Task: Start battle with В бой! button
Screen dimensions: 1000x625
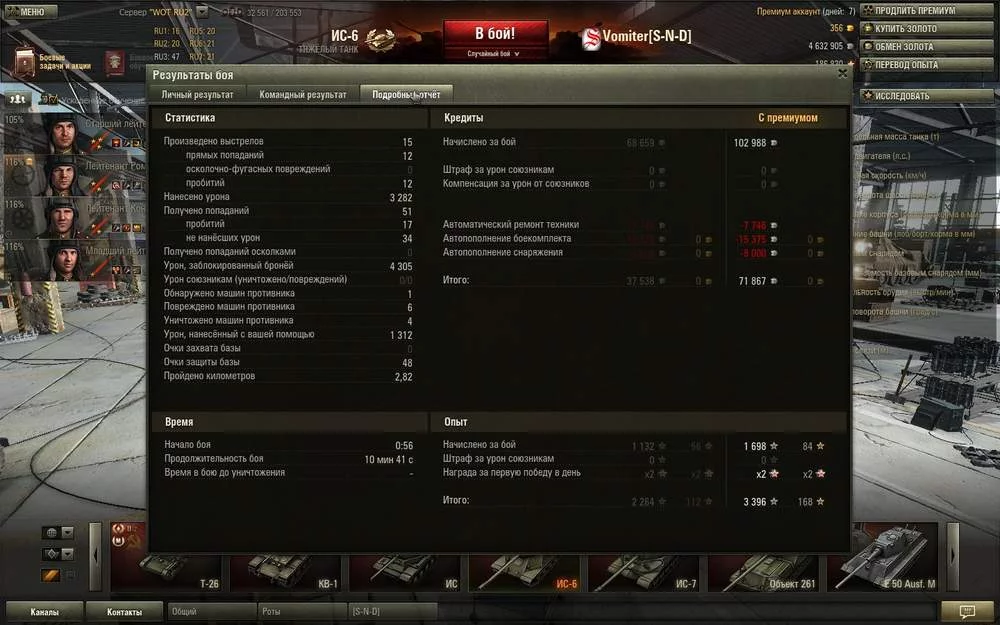Action: (495, 34)
